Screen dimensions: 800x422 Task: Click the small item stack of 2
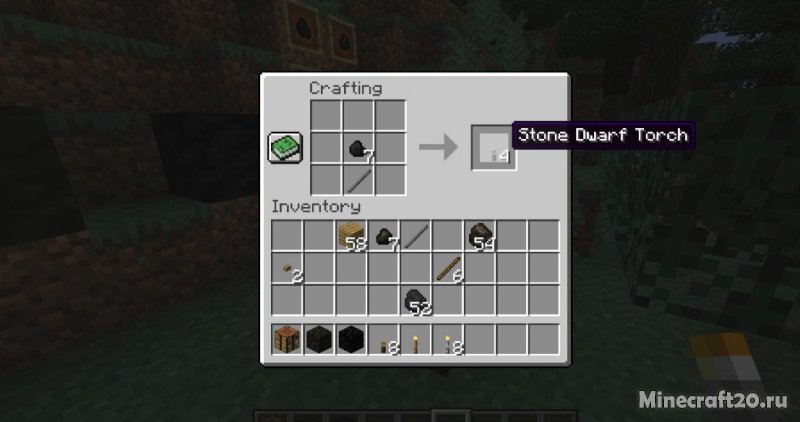288,267
